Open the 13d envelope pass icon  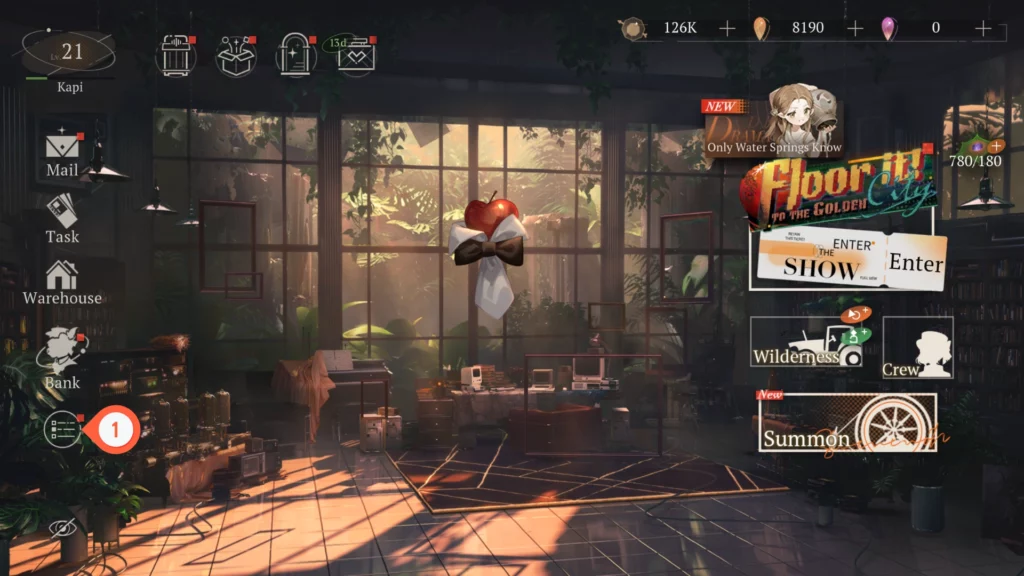[354, 56]
